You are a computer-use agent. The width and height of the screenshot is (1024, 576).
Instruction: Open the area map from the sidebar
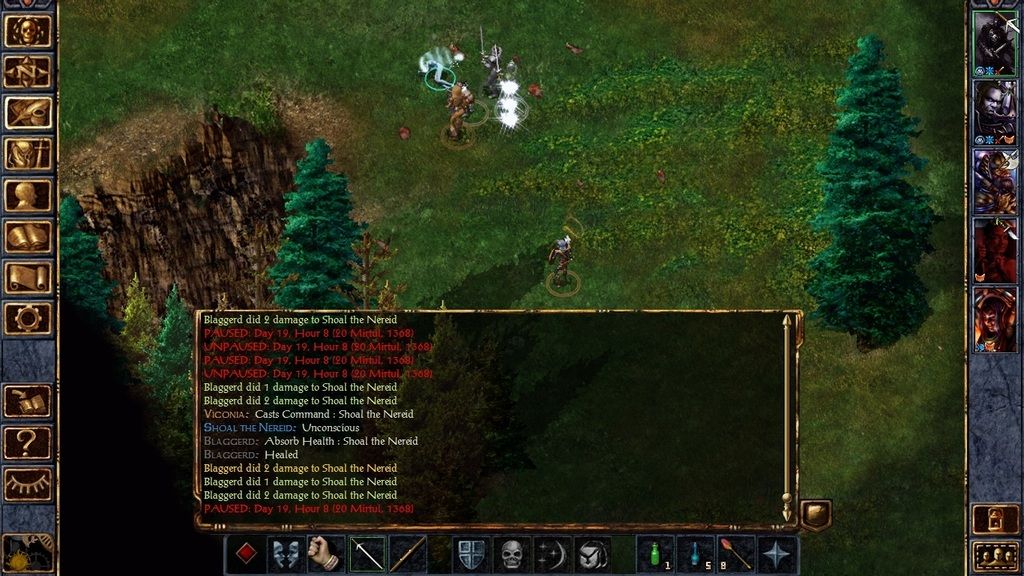(27, 71)
